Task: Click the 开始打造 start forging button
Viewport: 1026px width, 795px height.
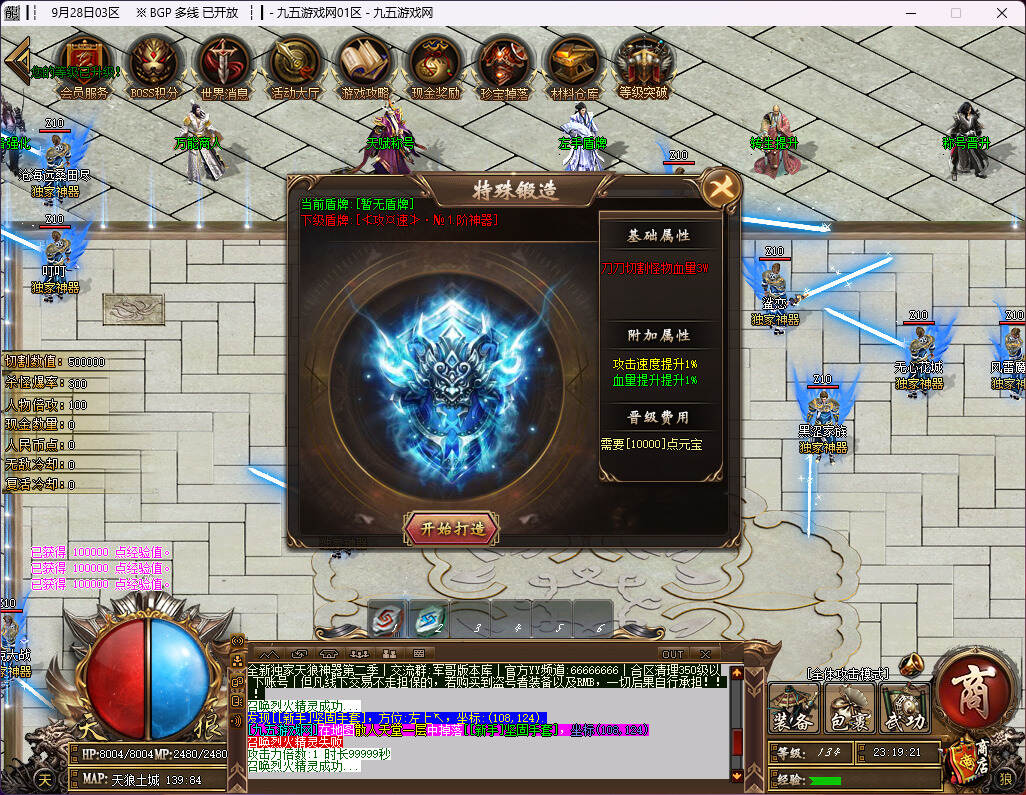Action: 451,528
